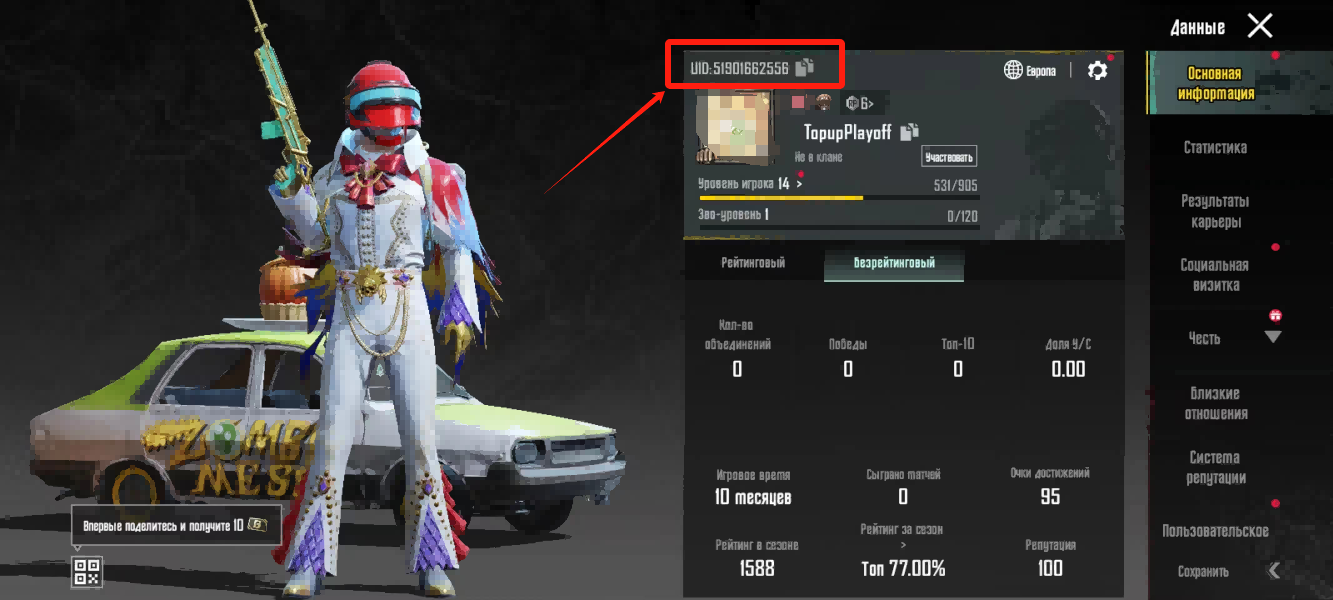Open Уровень игрока level details
Screen dimensions: 1333x600
(x=750, y=185)
